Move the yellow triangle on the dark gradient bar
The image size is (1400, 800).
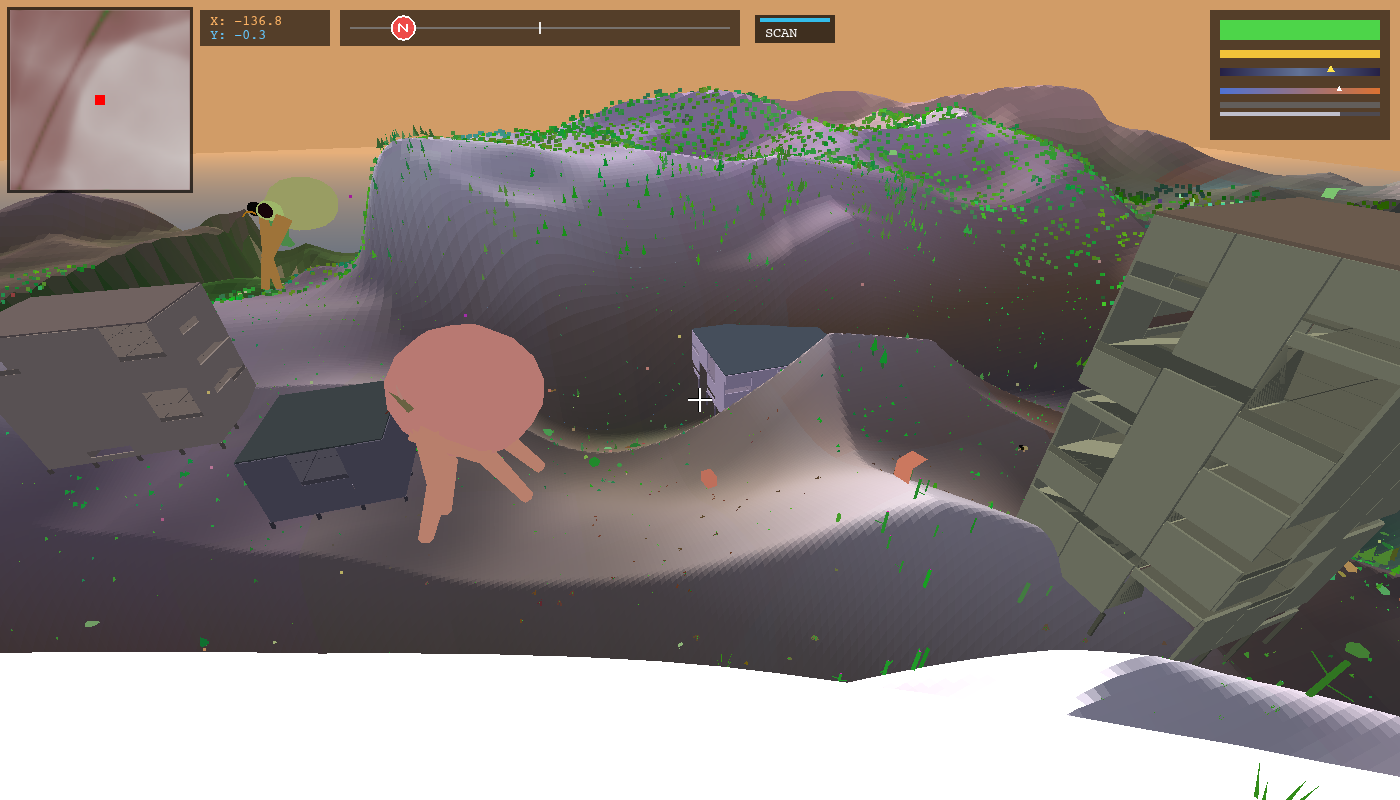1330,69
